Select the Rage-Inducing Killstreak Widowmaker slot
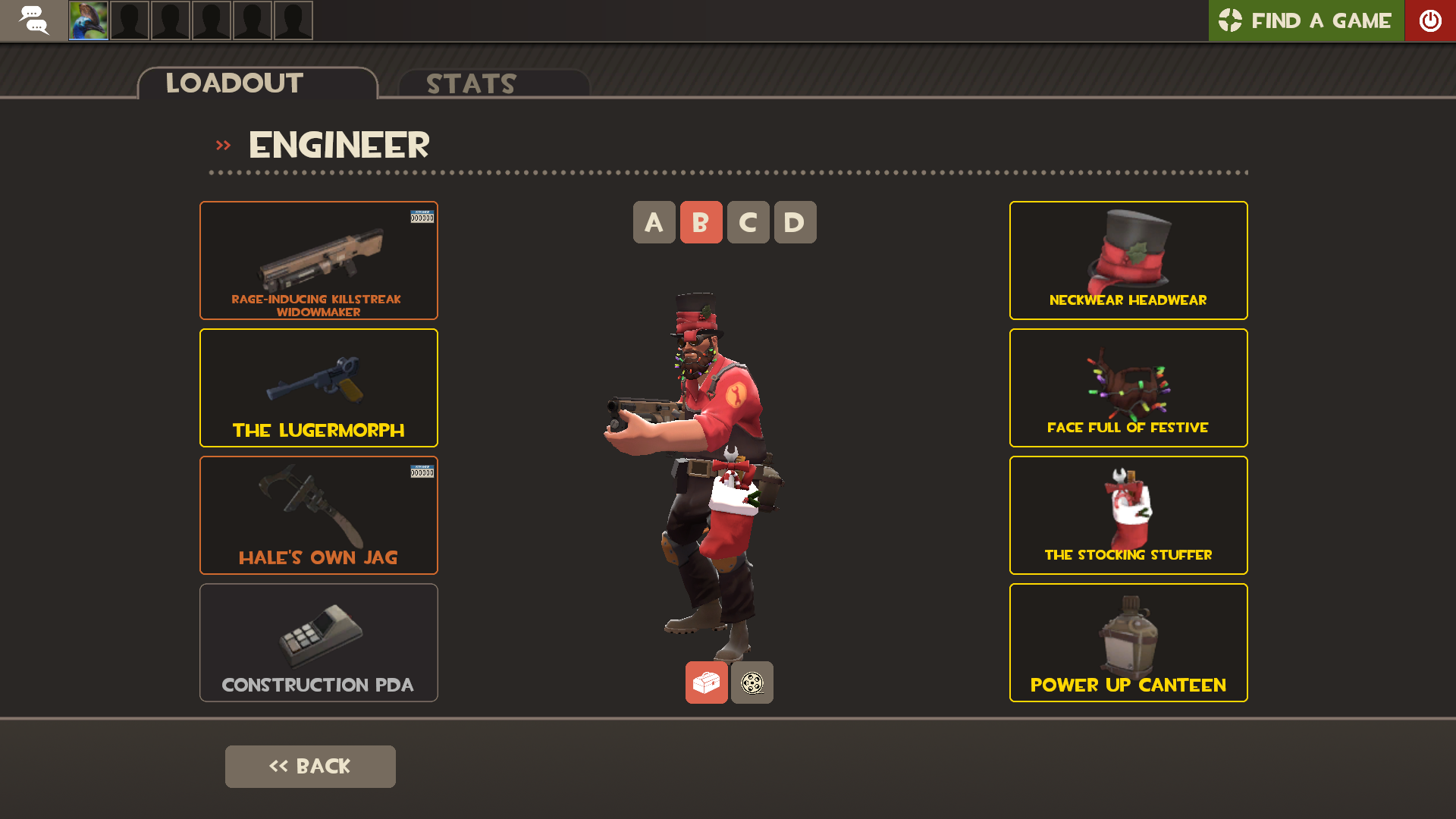This screenshot has width=1456, height=819. 318,260
